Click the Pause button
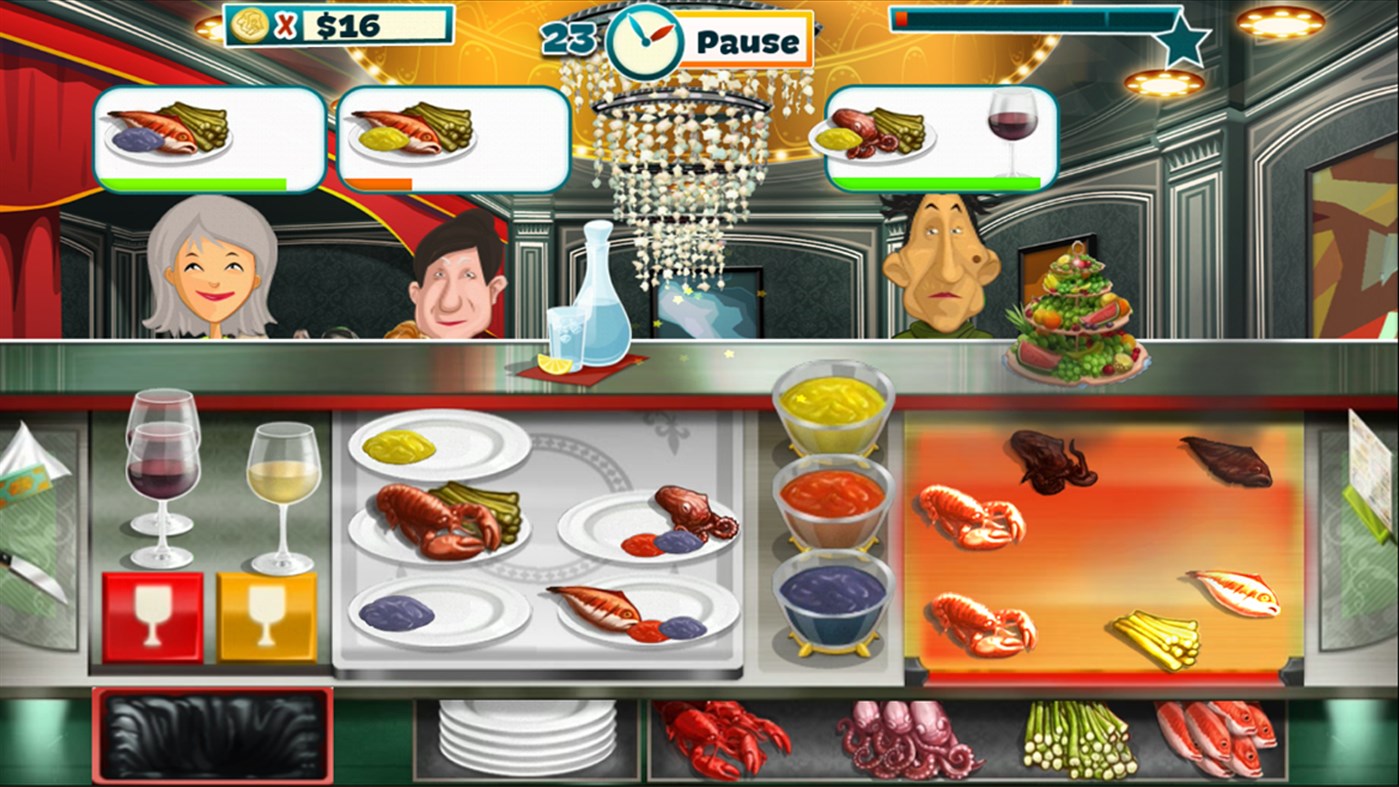The width and height of the screenshot is (1399, 787). point(750,41)
